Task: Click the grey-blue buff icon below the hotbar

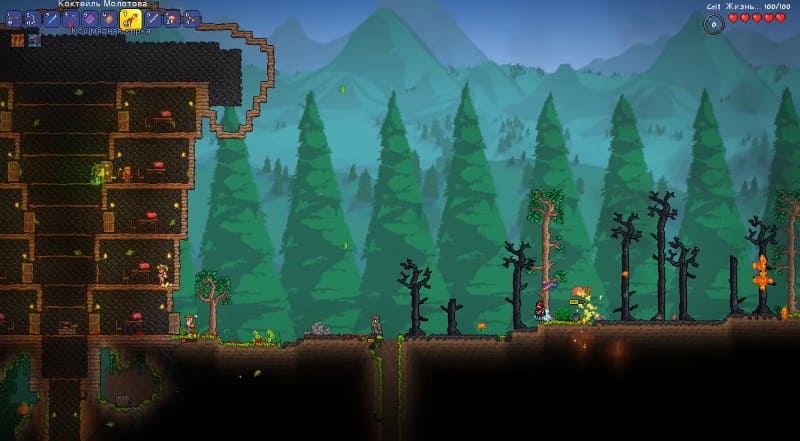Action: coord(35,41)
